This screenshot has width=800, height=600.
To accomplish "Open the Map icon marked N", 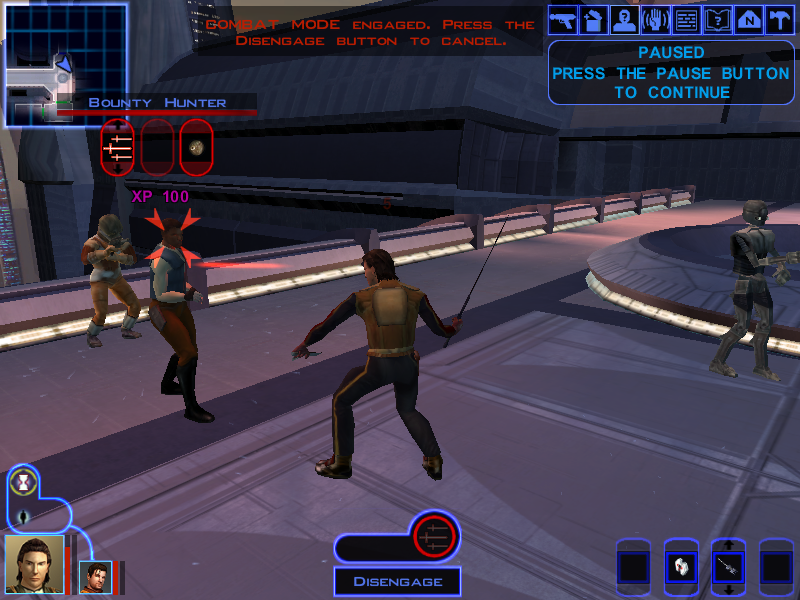I will [x=748, y=20].
